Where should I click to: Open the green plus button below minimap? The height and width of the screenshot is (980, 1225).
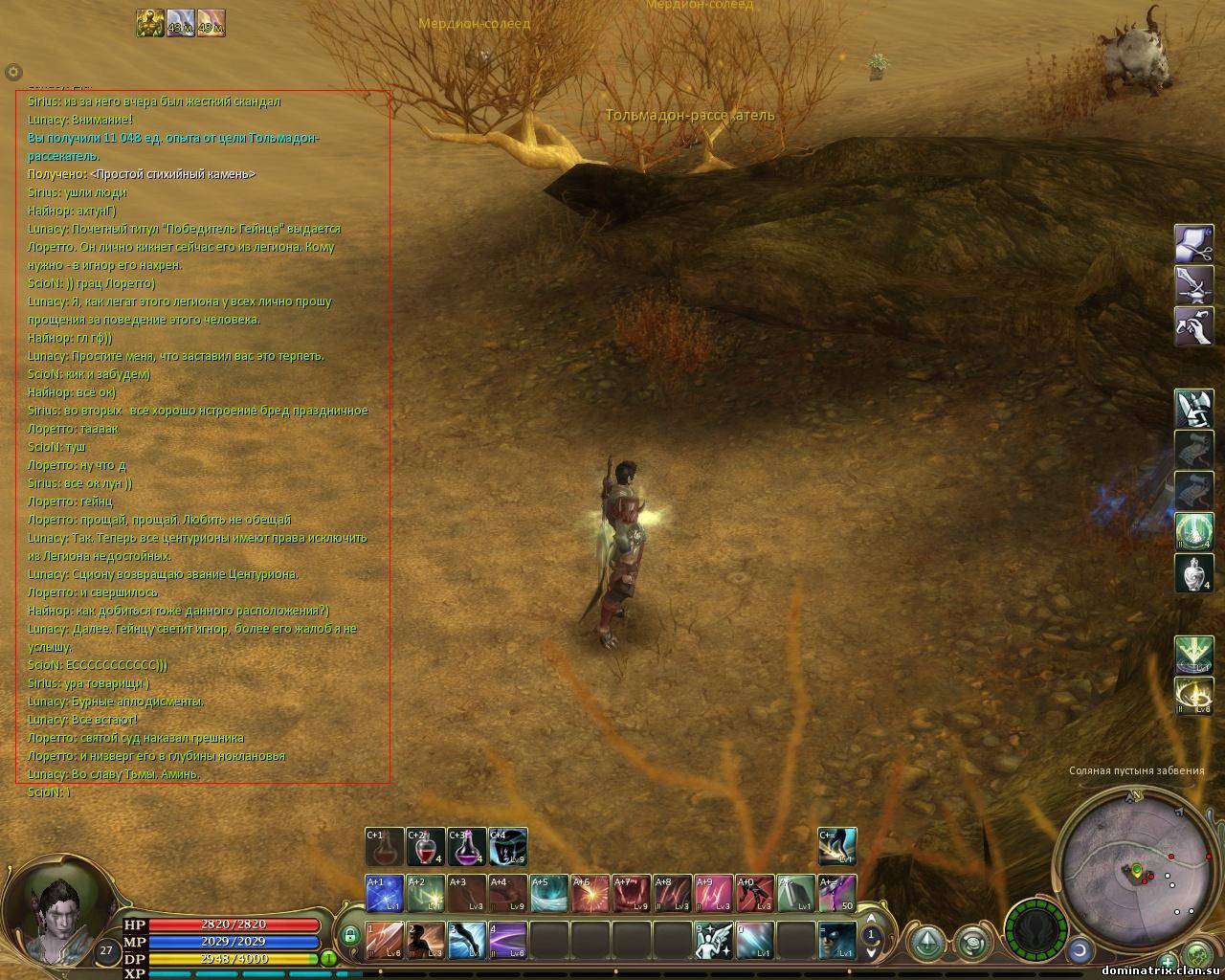tap(1168, 961)
